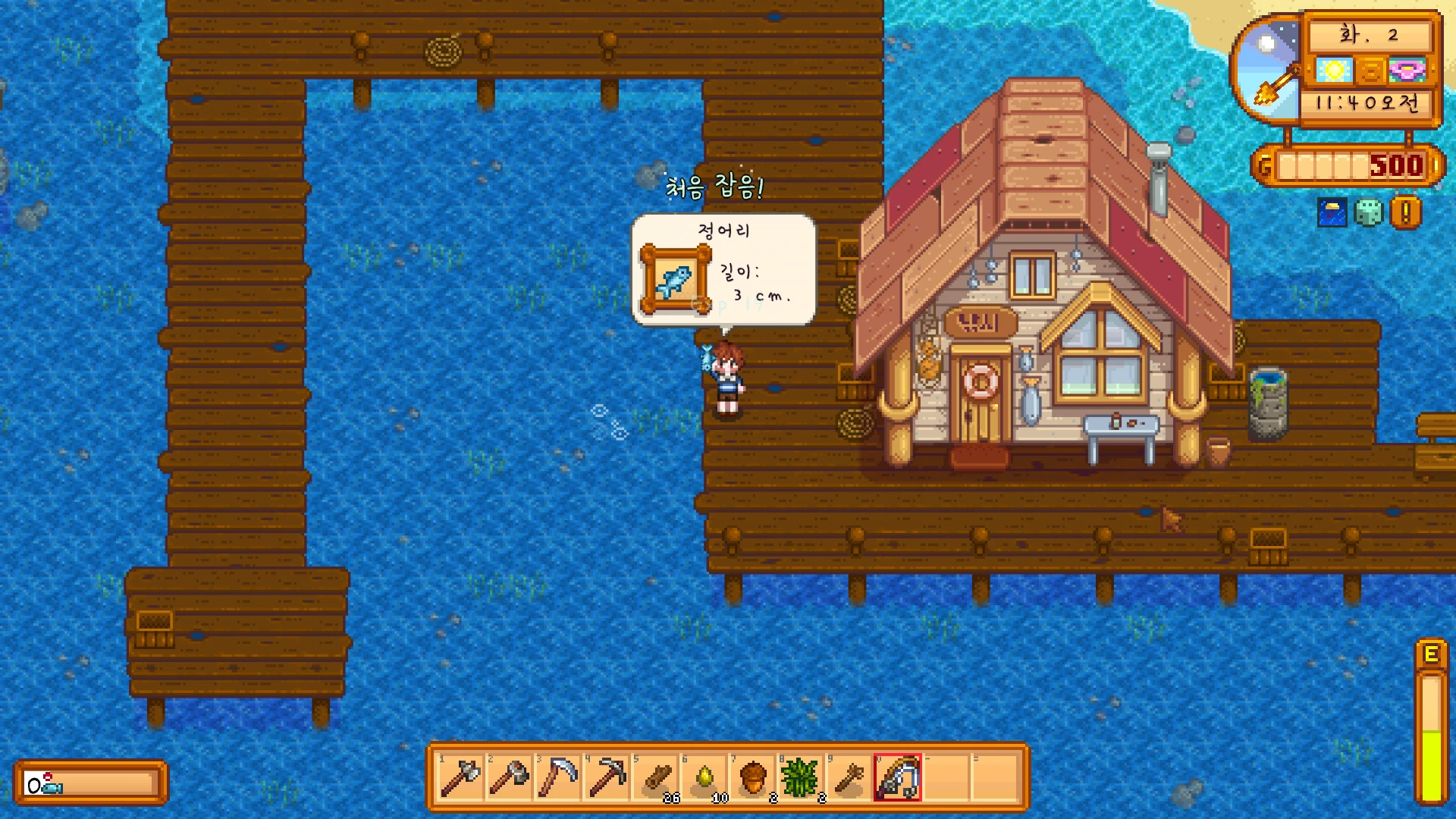Equip the fishing rod slot

[x=898, y=778]
